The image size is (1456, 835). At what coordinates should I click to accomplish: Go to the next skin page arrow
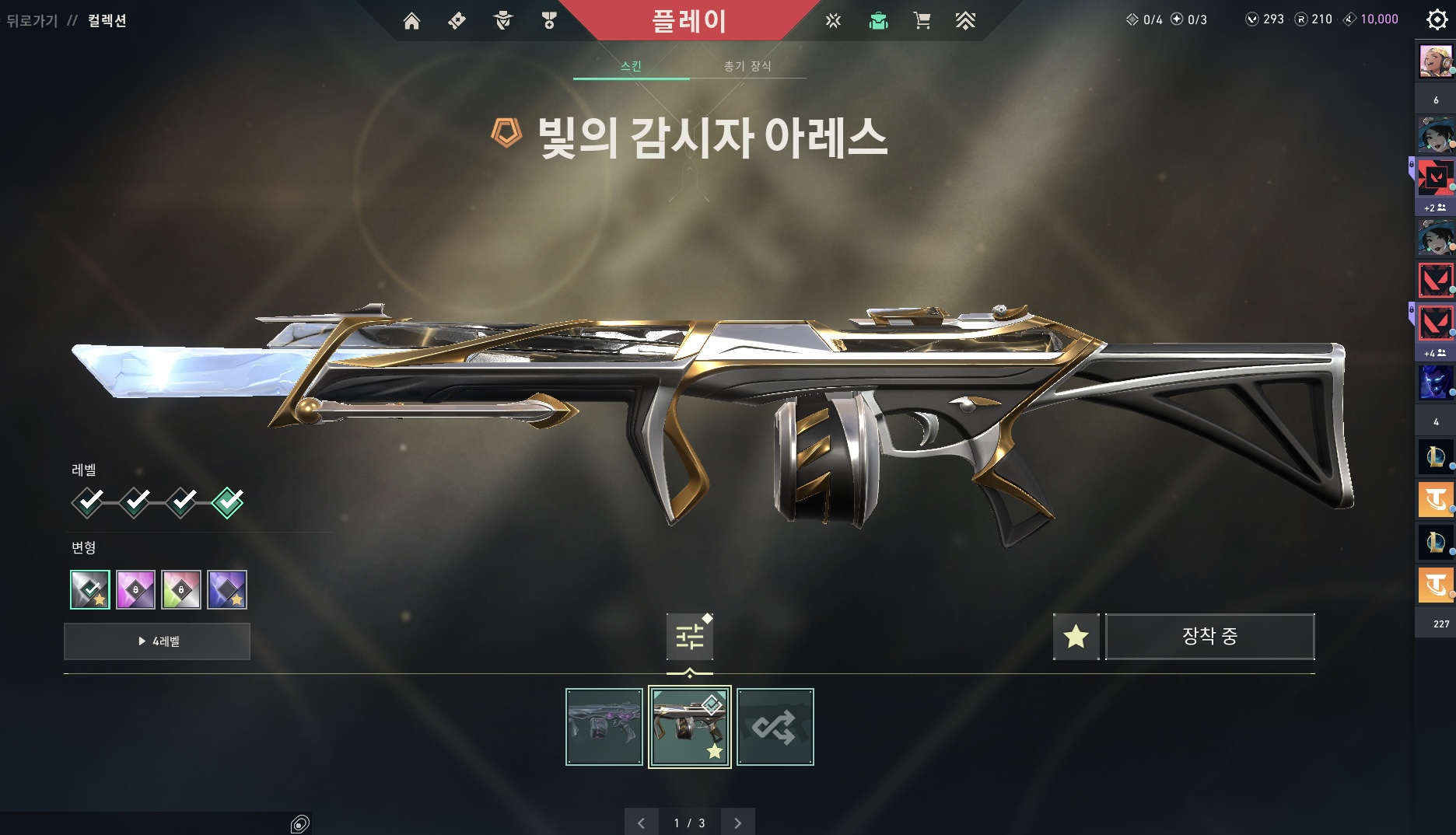[x=737, y=823]
